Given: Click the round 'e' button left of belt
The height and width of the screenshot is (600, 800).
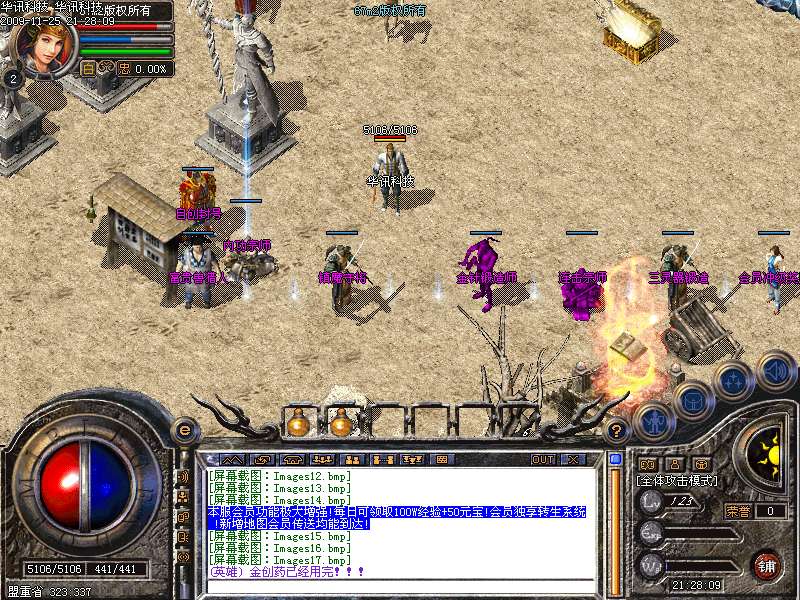Looking at the screenshot, I should point(184,430).
